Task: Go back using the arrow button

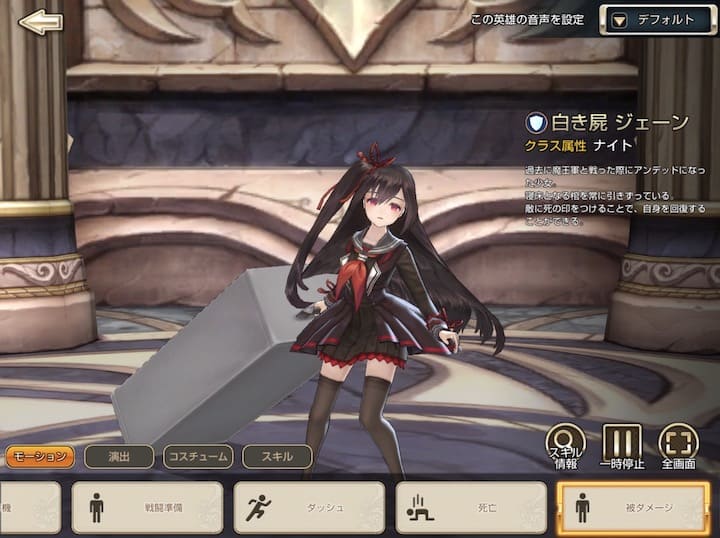Action: click(x=40, y=22)
